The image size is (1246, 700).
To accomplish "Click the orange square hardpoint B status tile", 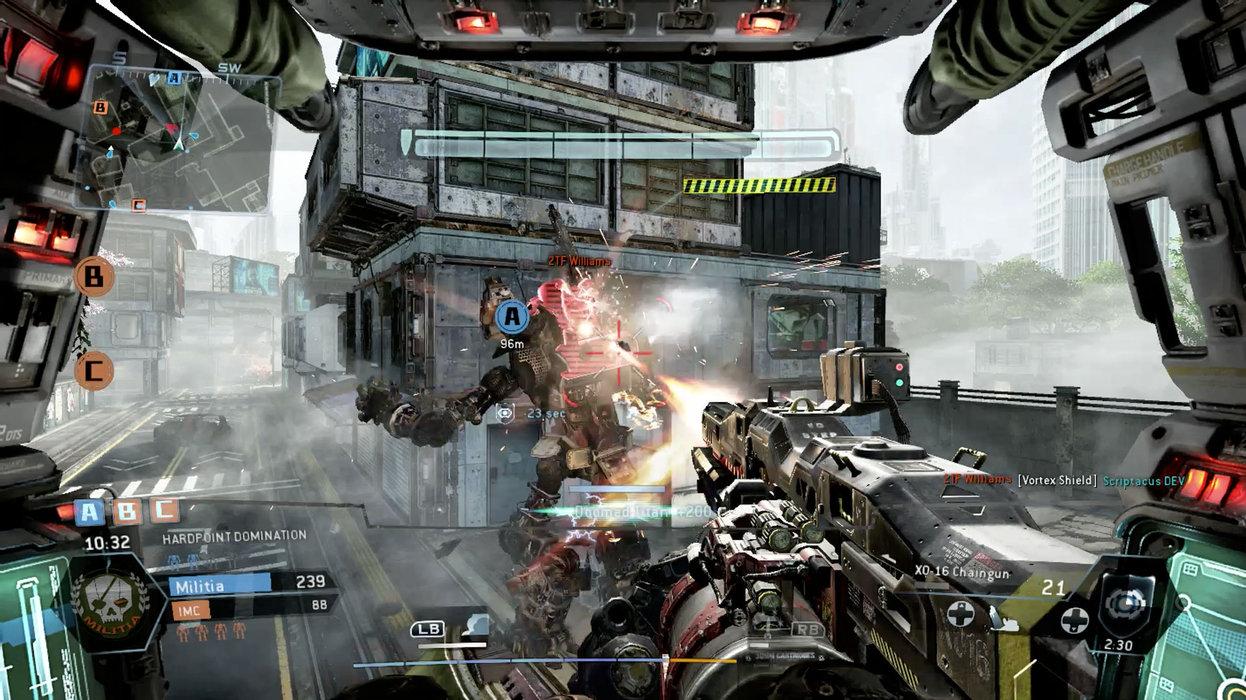I will coord(128,512).
